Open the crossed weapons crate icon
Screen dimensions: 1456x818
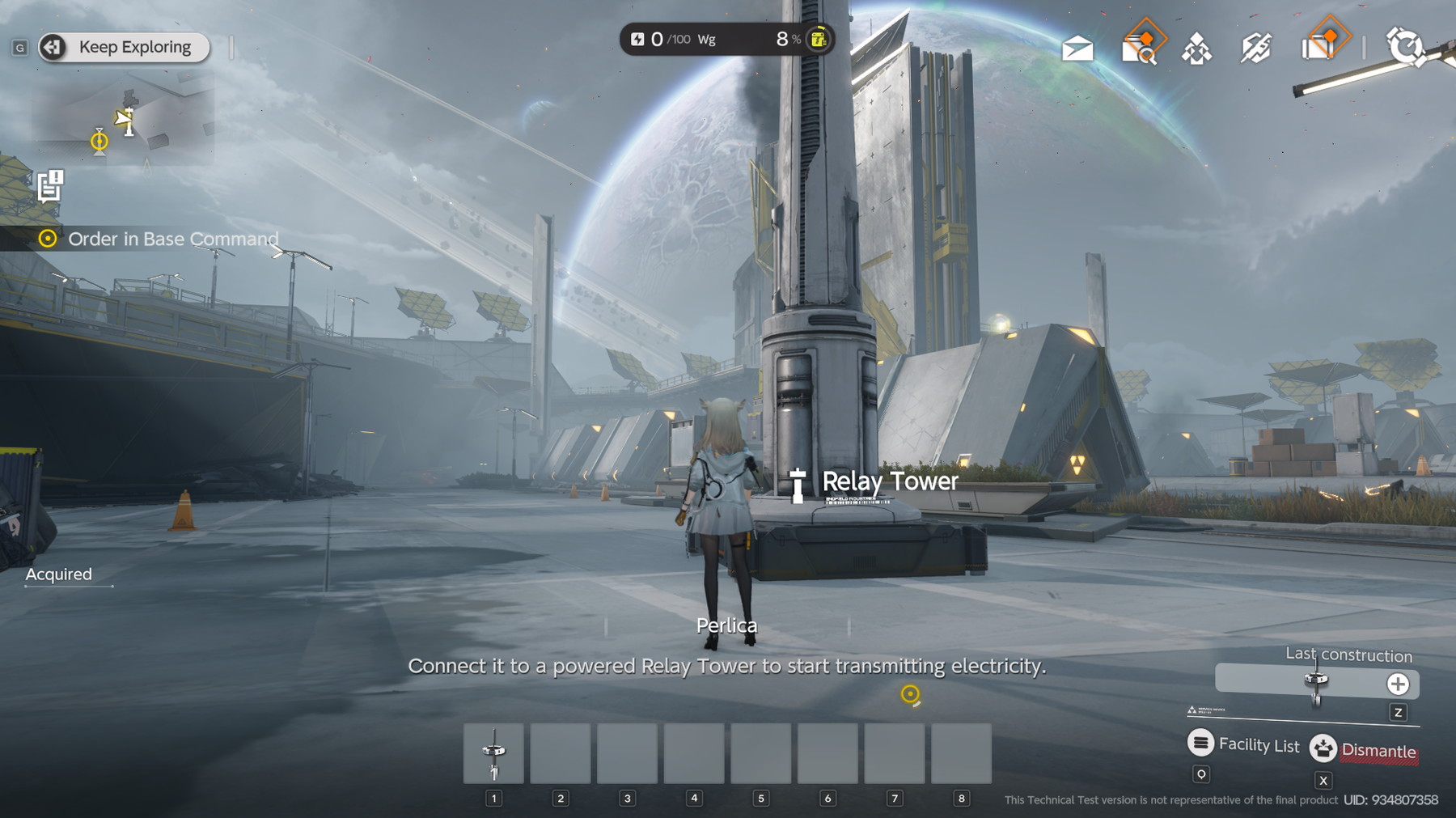coord(1256,49)
